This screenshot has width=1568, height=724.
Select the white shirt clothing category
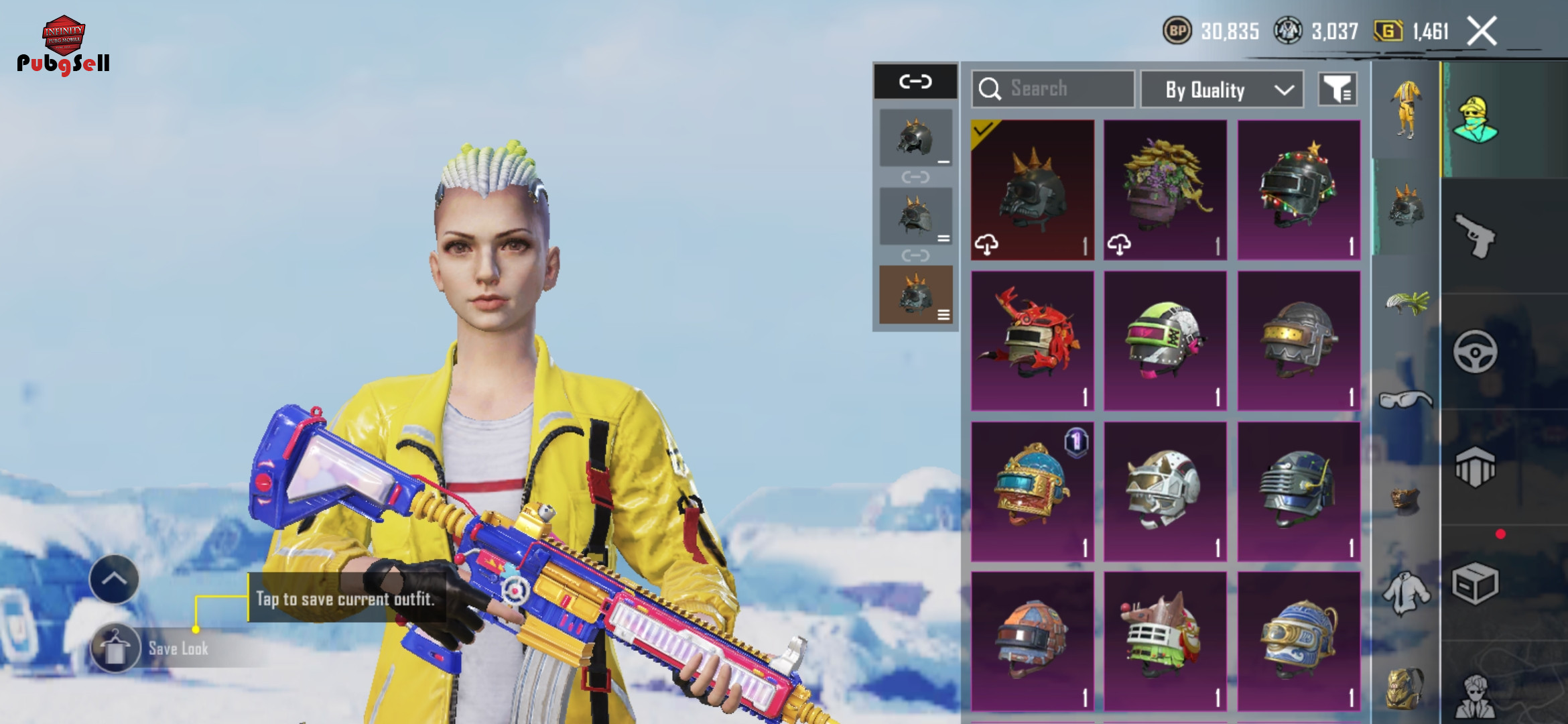point(1407,593)
